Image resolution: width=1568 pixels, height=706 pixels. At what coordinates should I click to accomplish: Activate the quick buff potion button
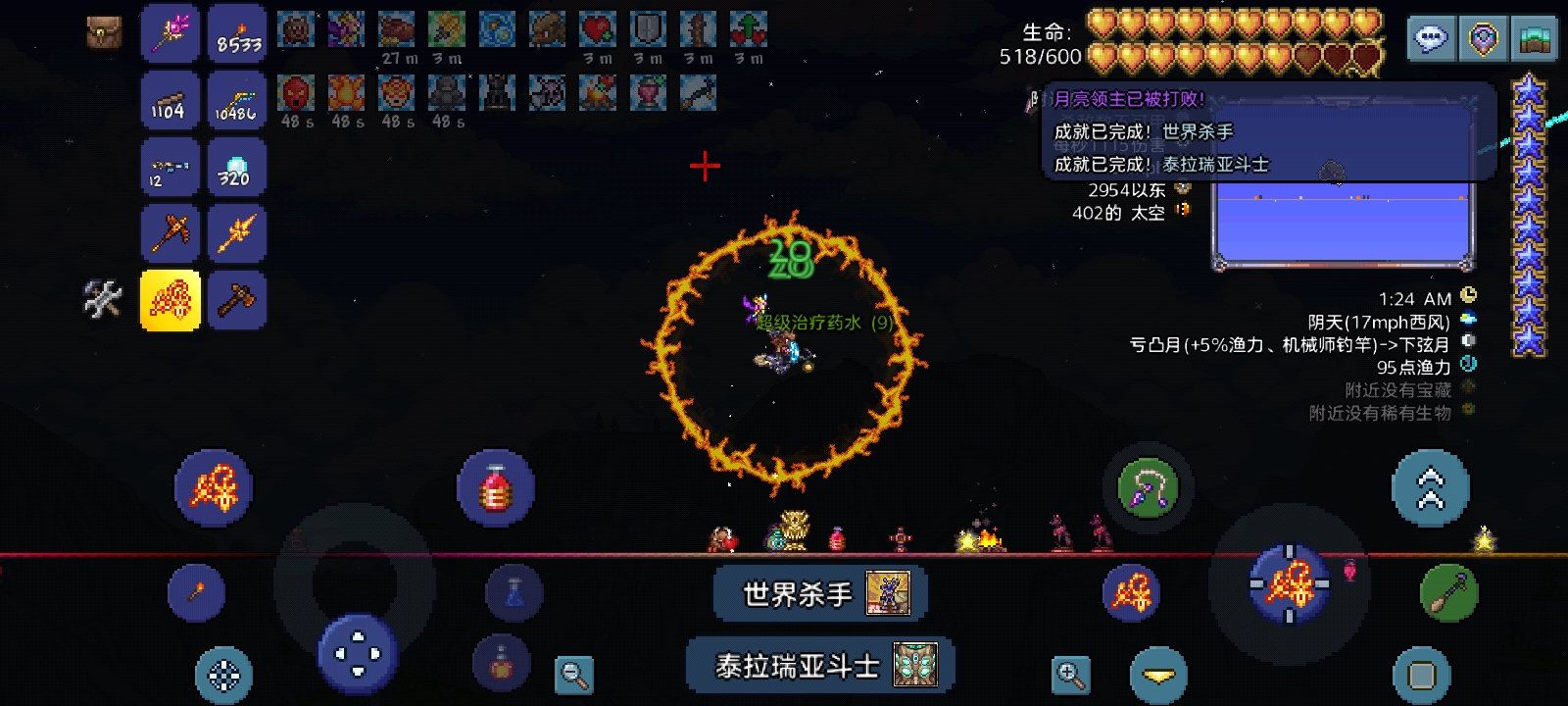pos(501,663)
